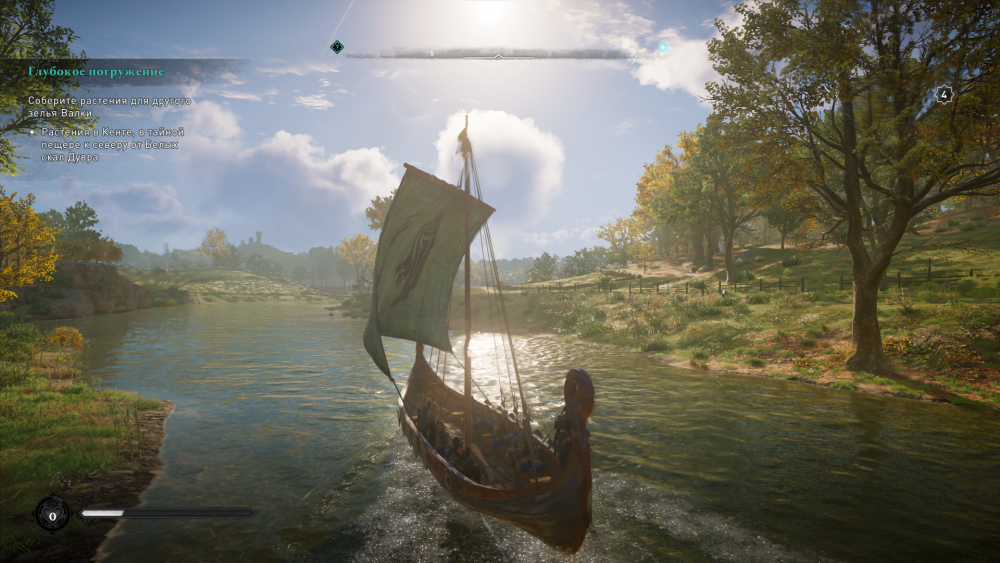
Task: Click the compass bar center pointer
Action: coord(498,54)
